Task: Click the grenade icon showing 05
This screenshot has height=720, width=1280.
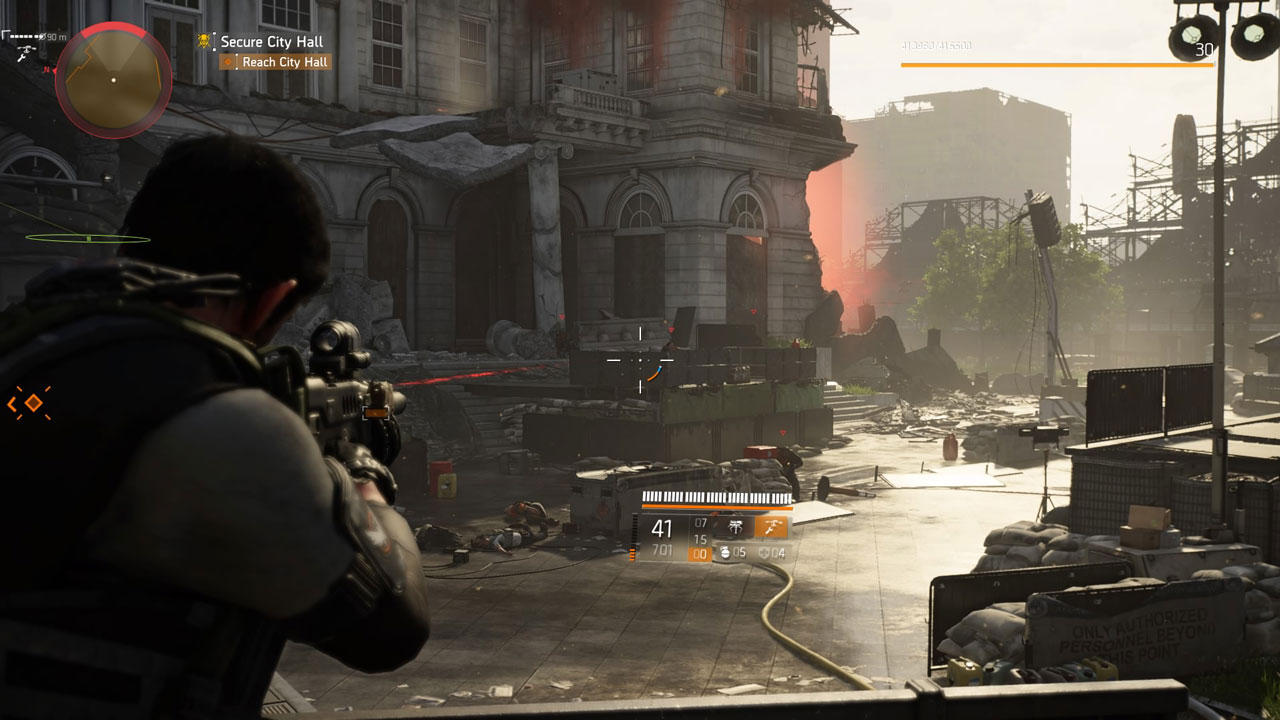Action: click(725, 553)
